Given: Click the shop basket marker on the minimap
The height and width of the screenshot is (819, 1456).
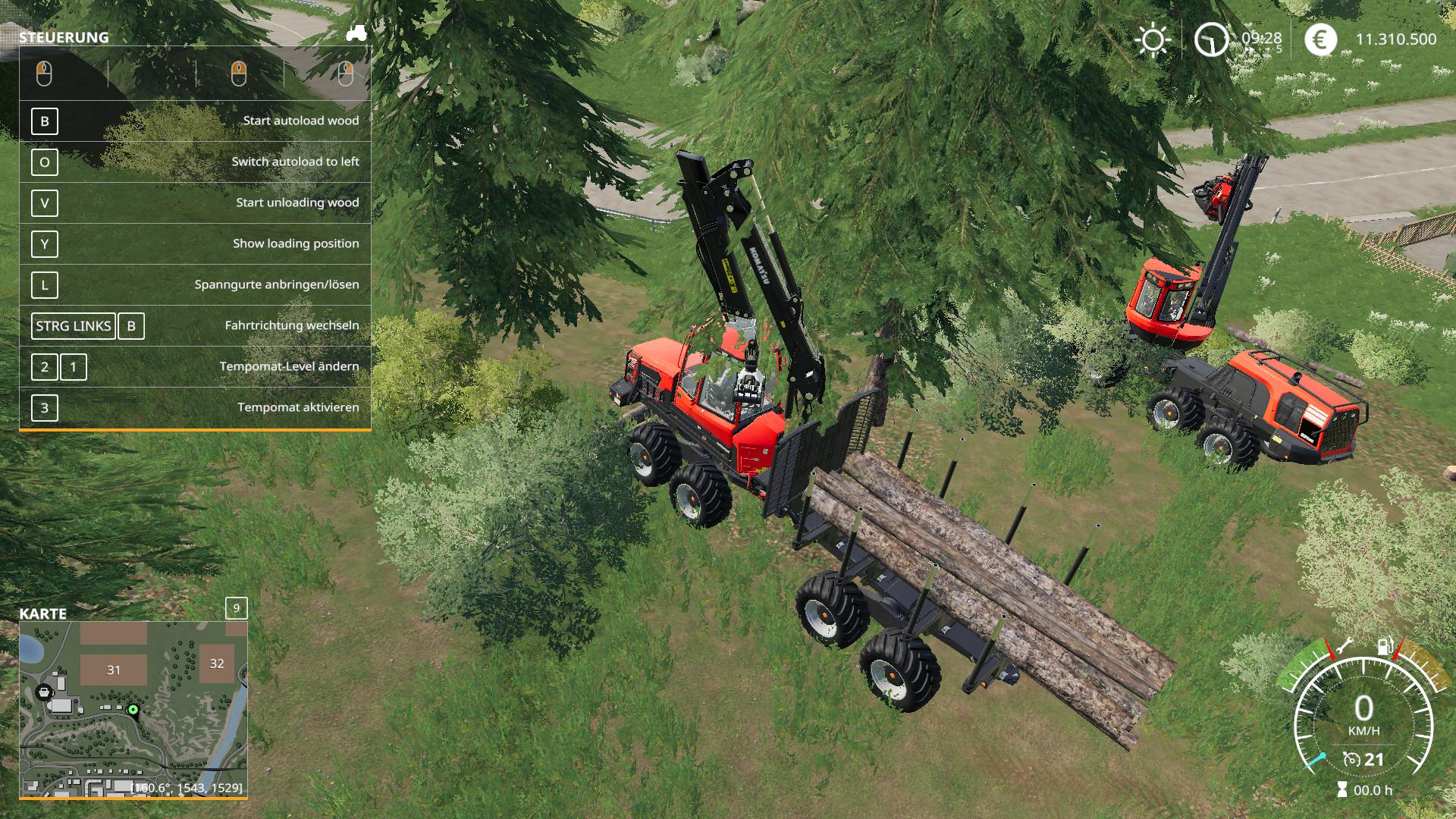Looking at the screenshot, I should point(45,691).
